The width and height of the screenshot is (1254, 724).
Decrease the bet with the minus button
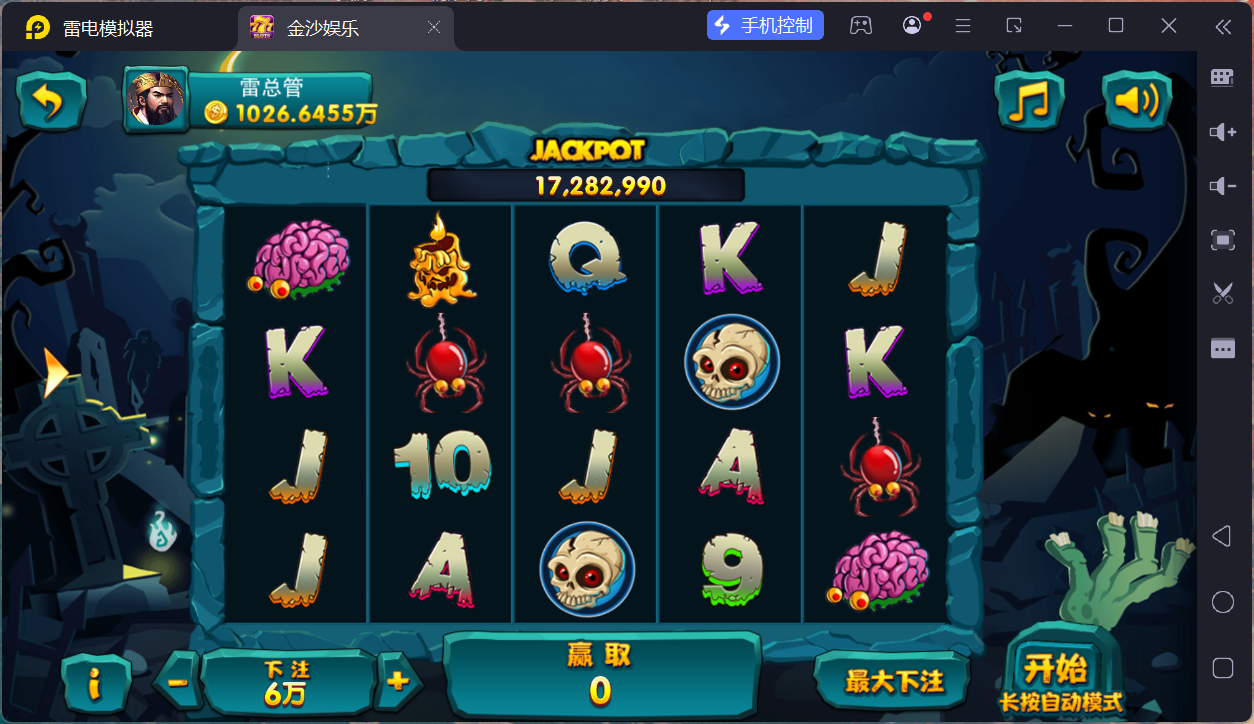coord(178,682)
